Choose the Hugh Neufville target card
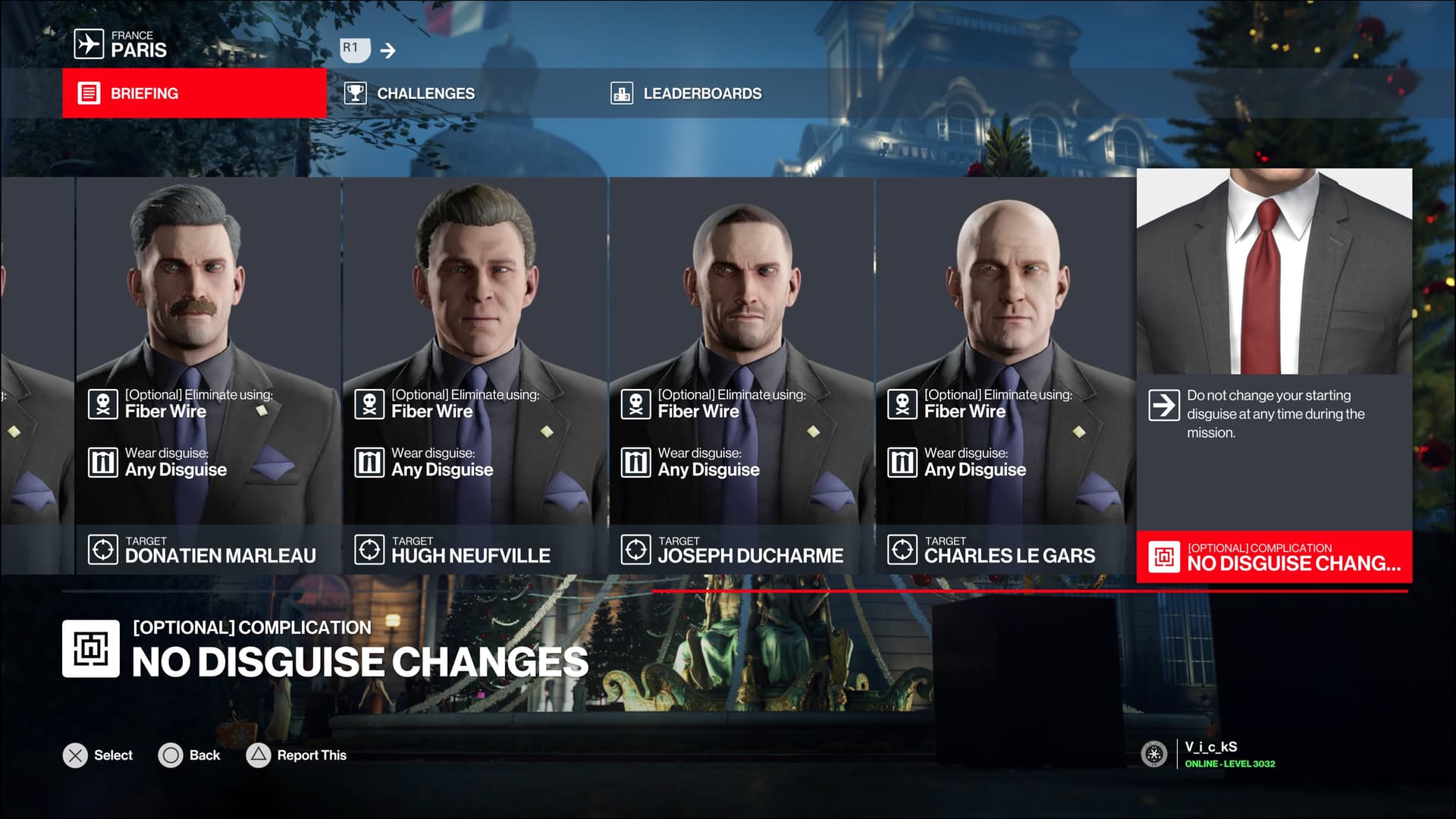The width and height of the screenshot is (1456, 819). 475,375
